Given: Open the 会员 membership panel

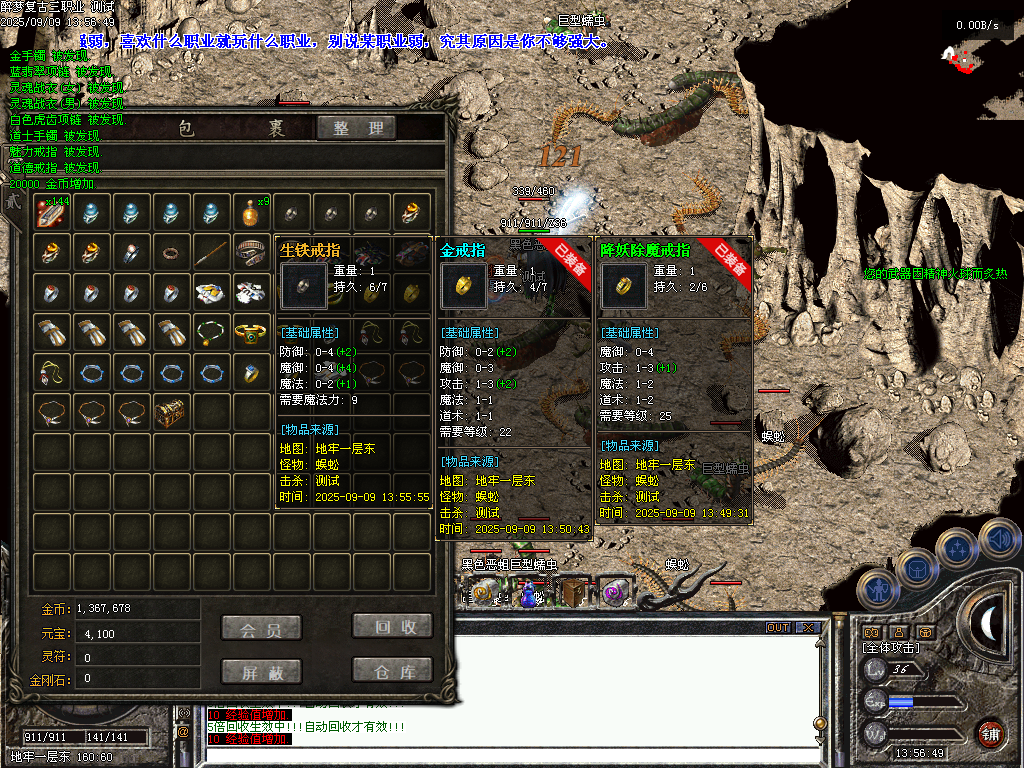Looking at the screenshot, I should [x=260, y=627].
